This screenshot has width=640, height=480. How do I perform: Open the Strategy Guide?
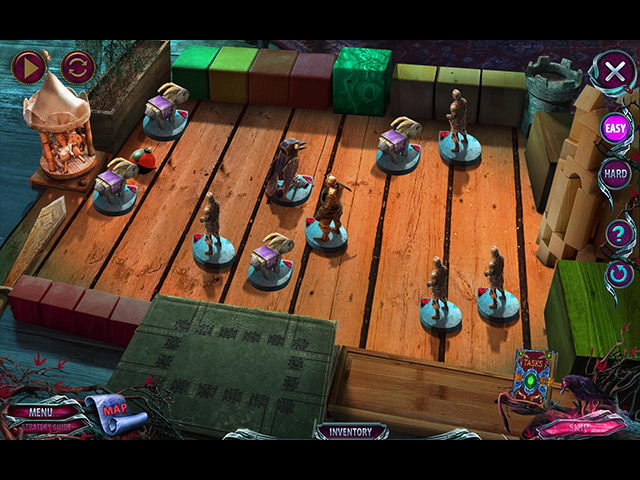click(x=43, y=426)
